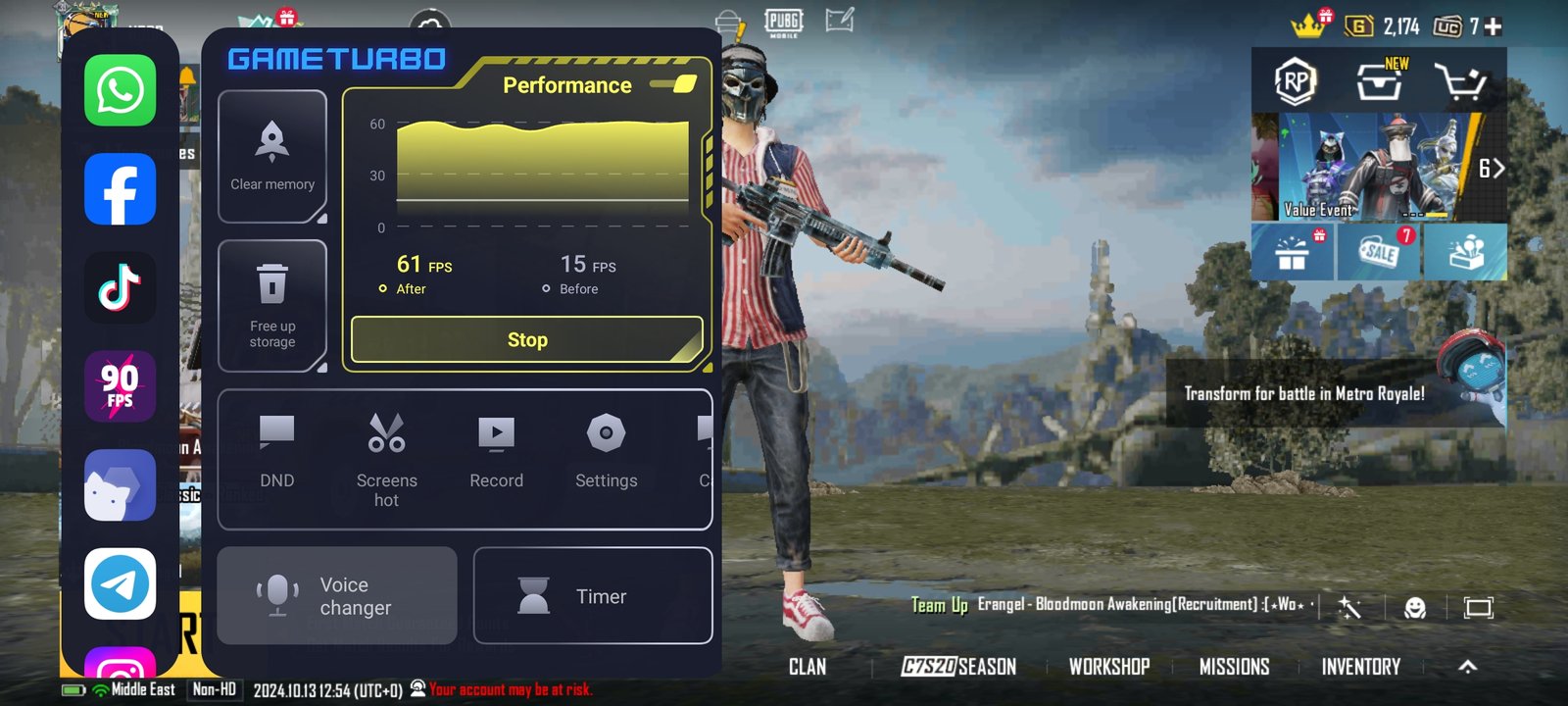The width and height of the screenshot is (1568, 706).
Task: Open the Voice changer
Action: (337, 595)
